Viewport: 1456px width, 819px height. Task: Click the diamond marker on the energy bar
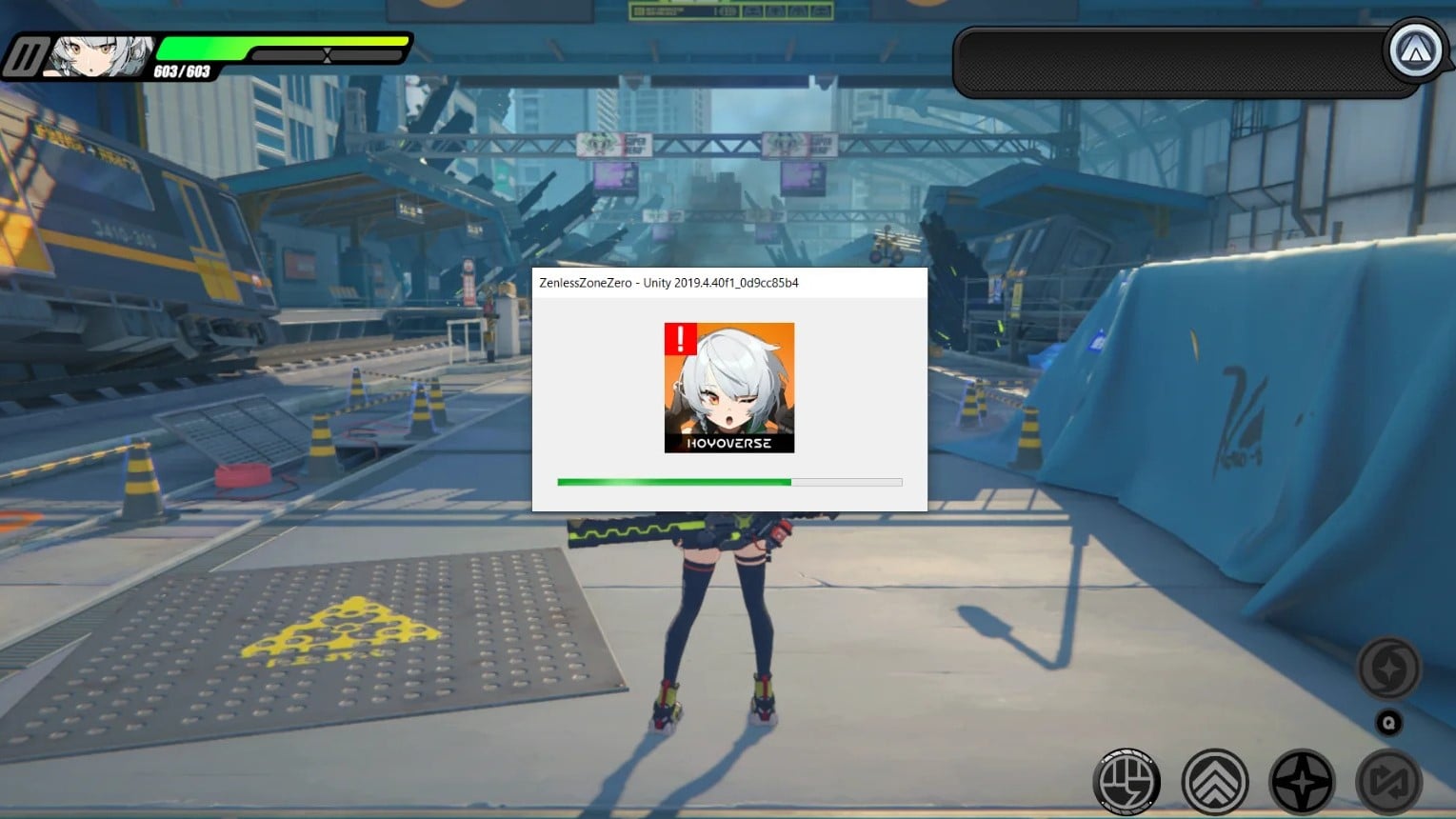[x=329, y=54]
